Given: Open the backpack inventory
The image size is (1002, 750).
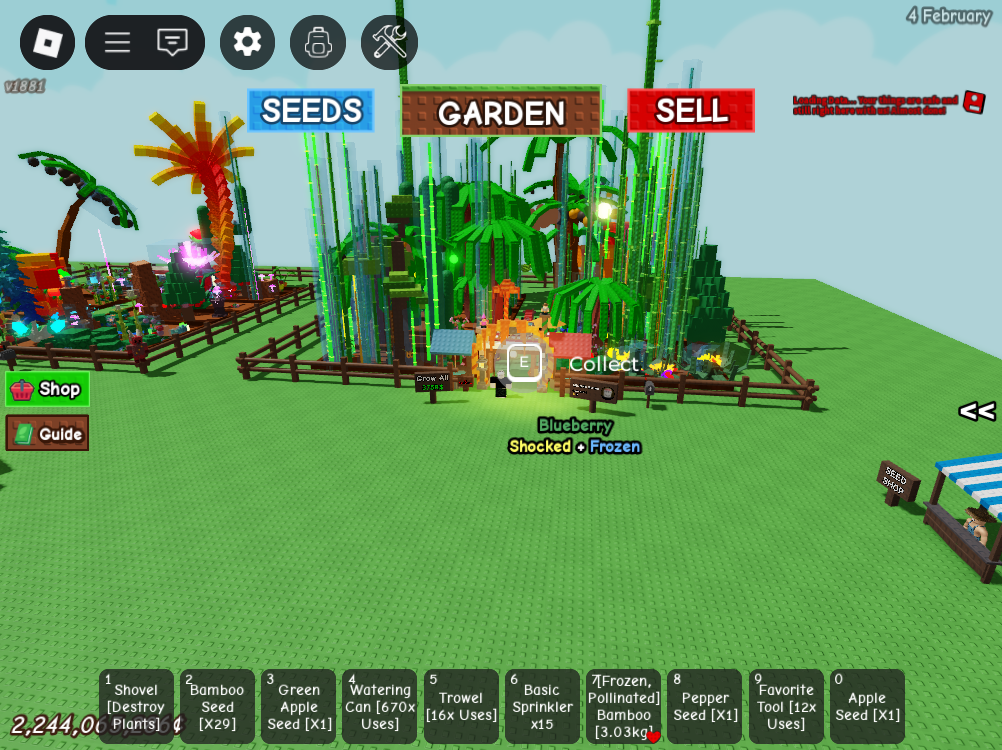Looking at the screenshot, I should pos(318,42).
